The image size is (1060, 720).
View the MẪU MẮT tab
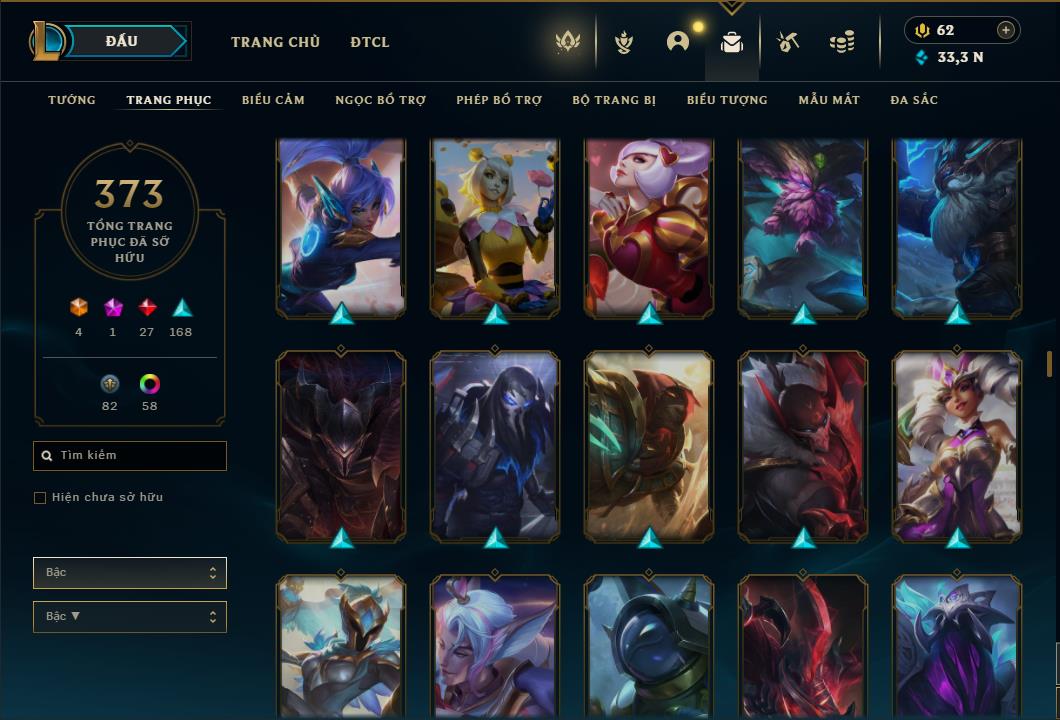click(x=829, y=100)
